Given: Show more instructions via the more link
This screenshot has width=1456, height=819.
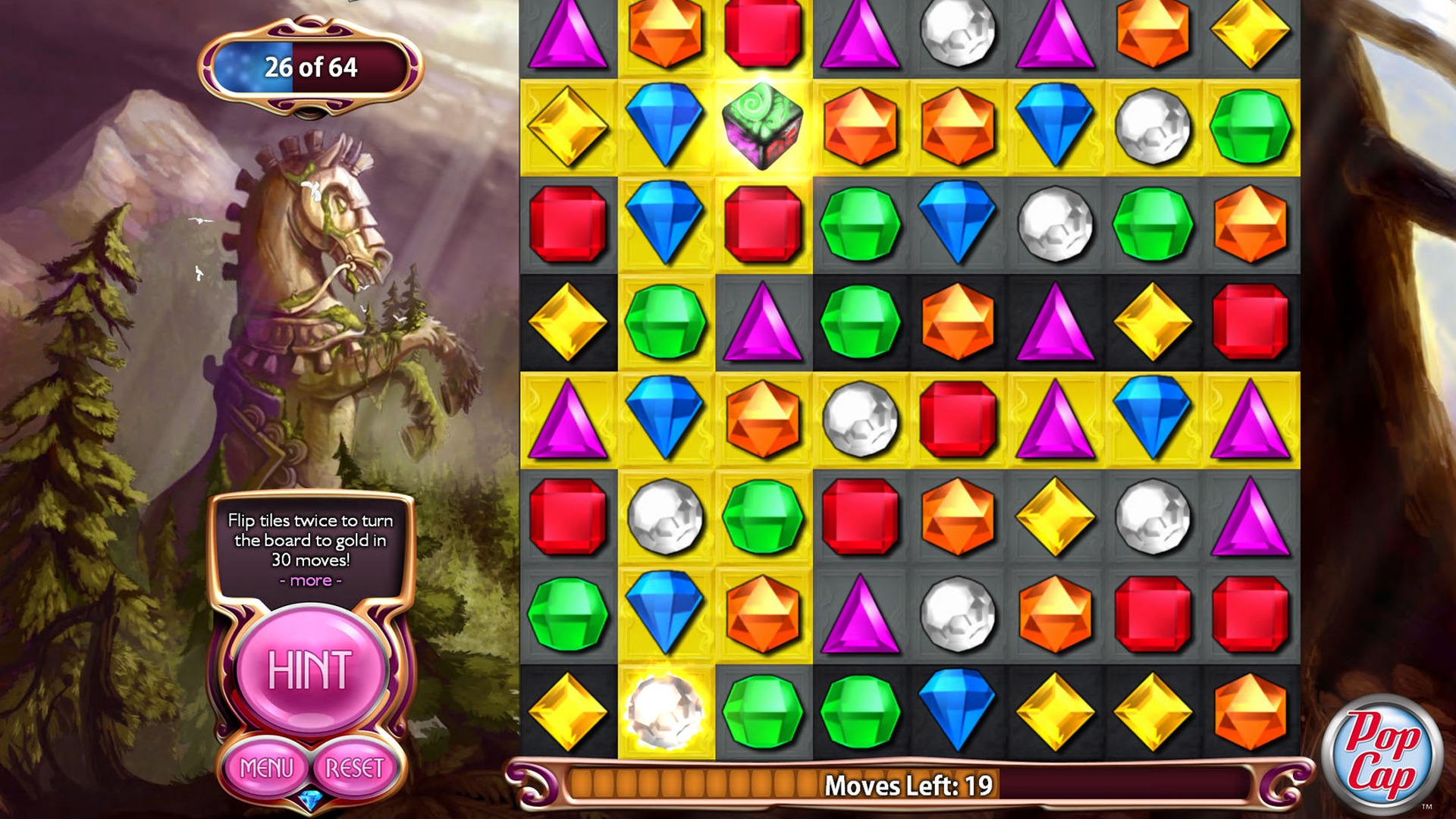Looking at the screenshot, I should point(310,581).
